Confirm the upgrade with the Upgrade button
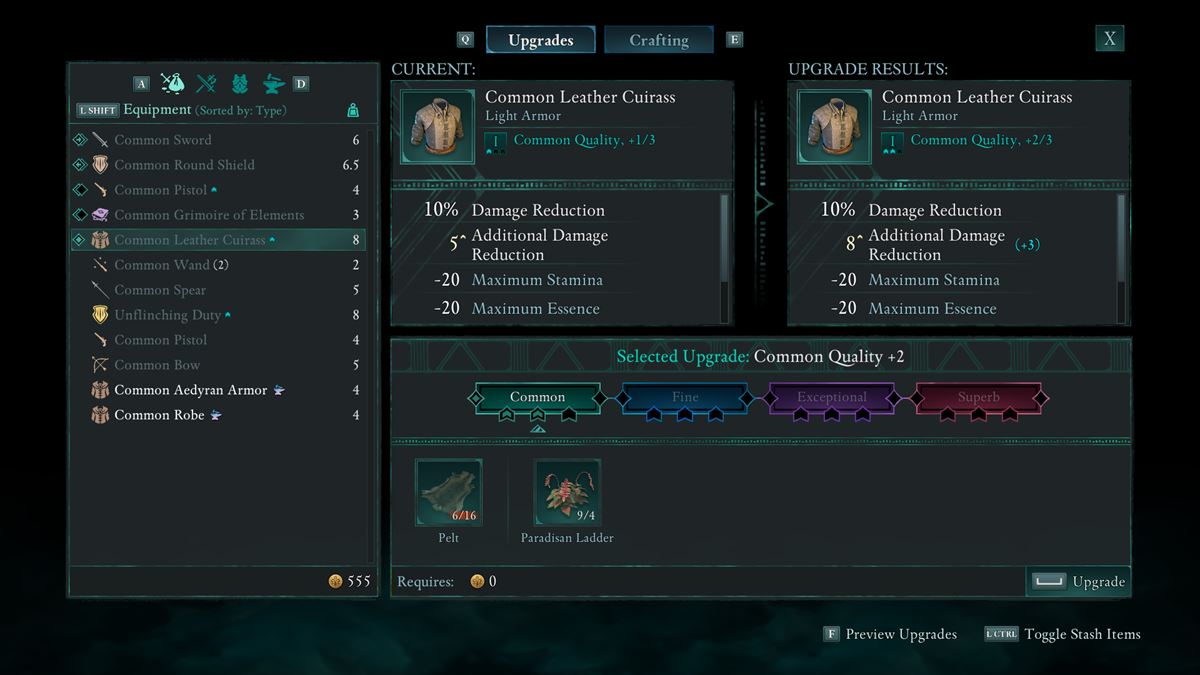The height and width of the screenshot is (675, 1200). coord(1079,582)
